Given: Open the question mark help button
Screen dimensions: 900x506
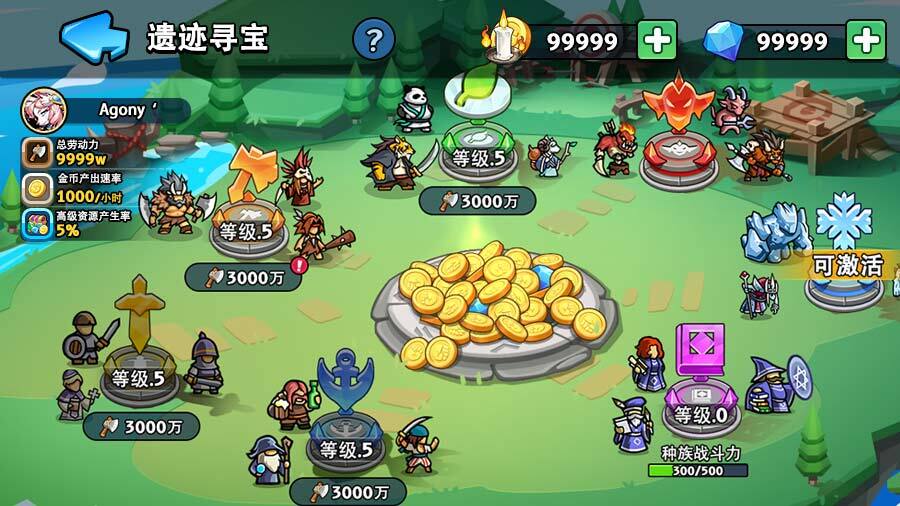Looking at the screenshot, I should [x=374, y=40].
